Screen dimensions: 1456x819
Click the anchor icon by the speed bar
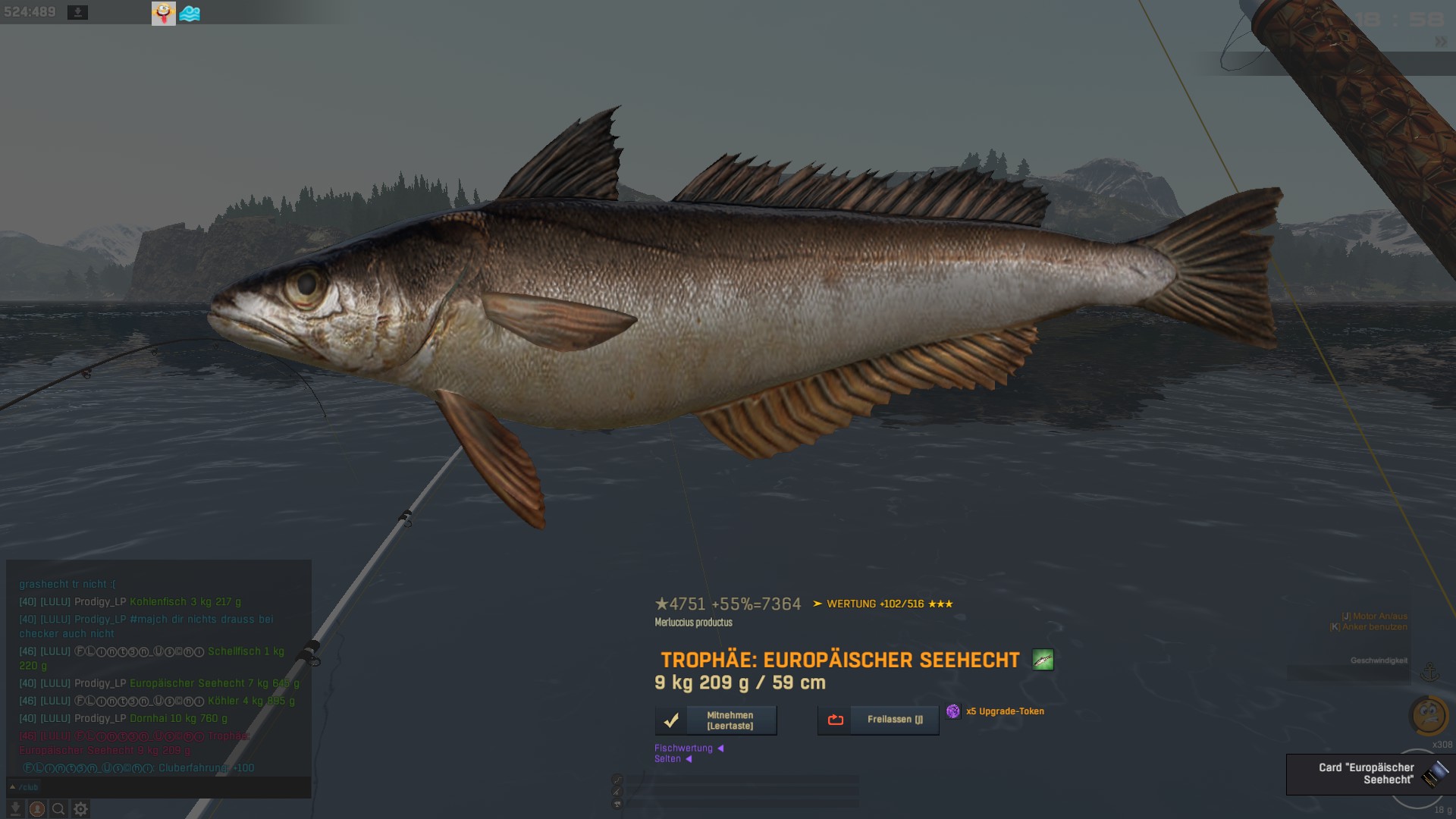[x=1429, y=672]
